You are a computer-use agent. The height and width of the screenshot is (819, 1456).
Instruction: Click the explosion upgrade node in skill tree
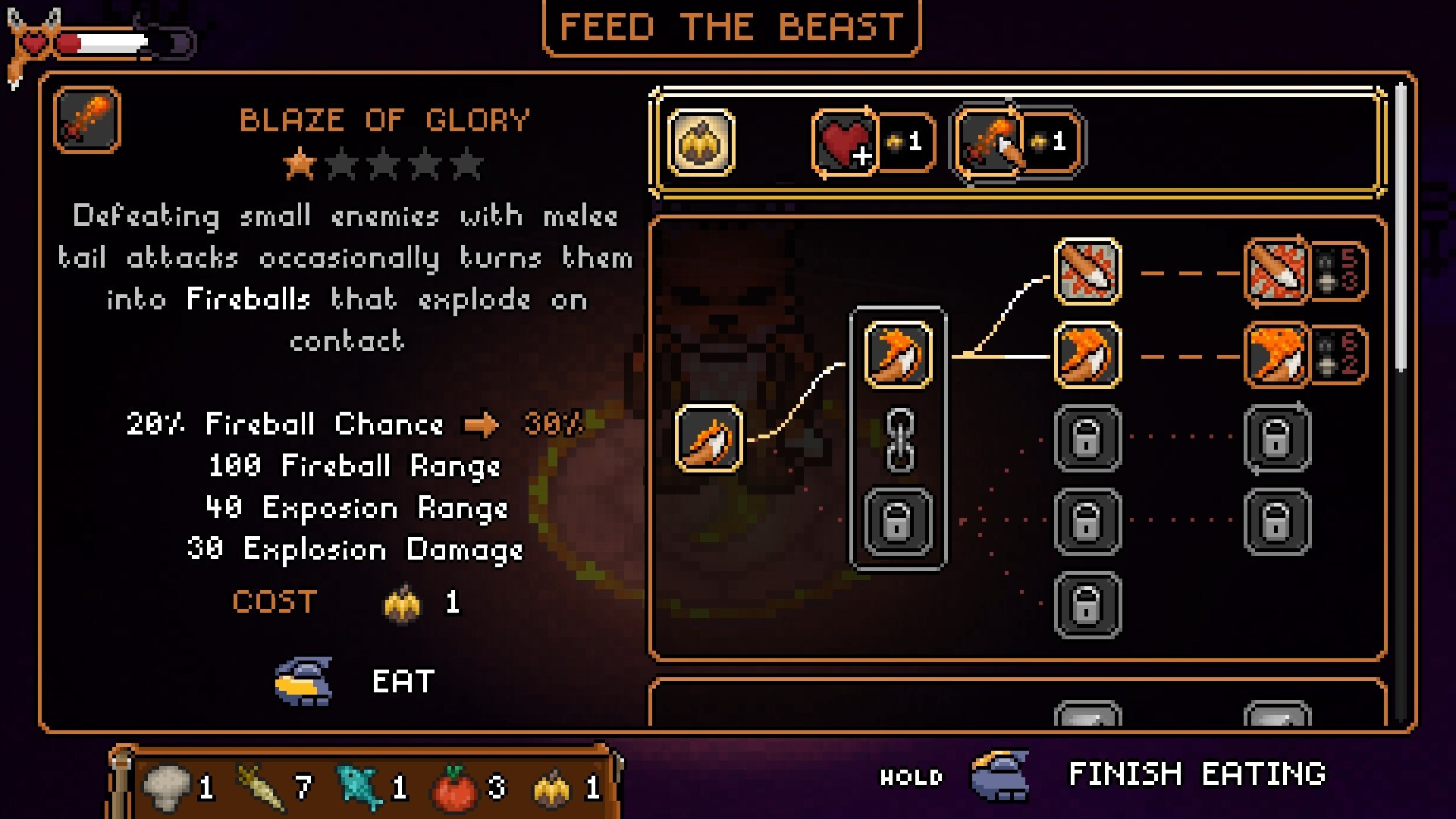tap(1090, 273)
